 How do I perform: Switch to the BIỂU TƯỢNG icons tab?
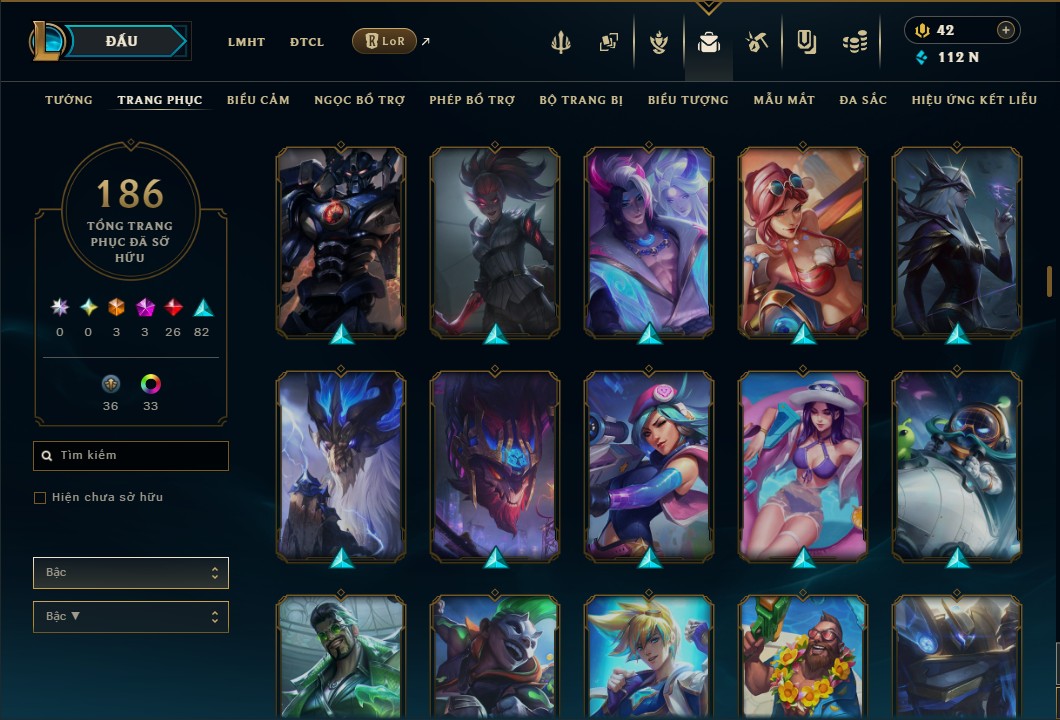click(x=688, y=100)
